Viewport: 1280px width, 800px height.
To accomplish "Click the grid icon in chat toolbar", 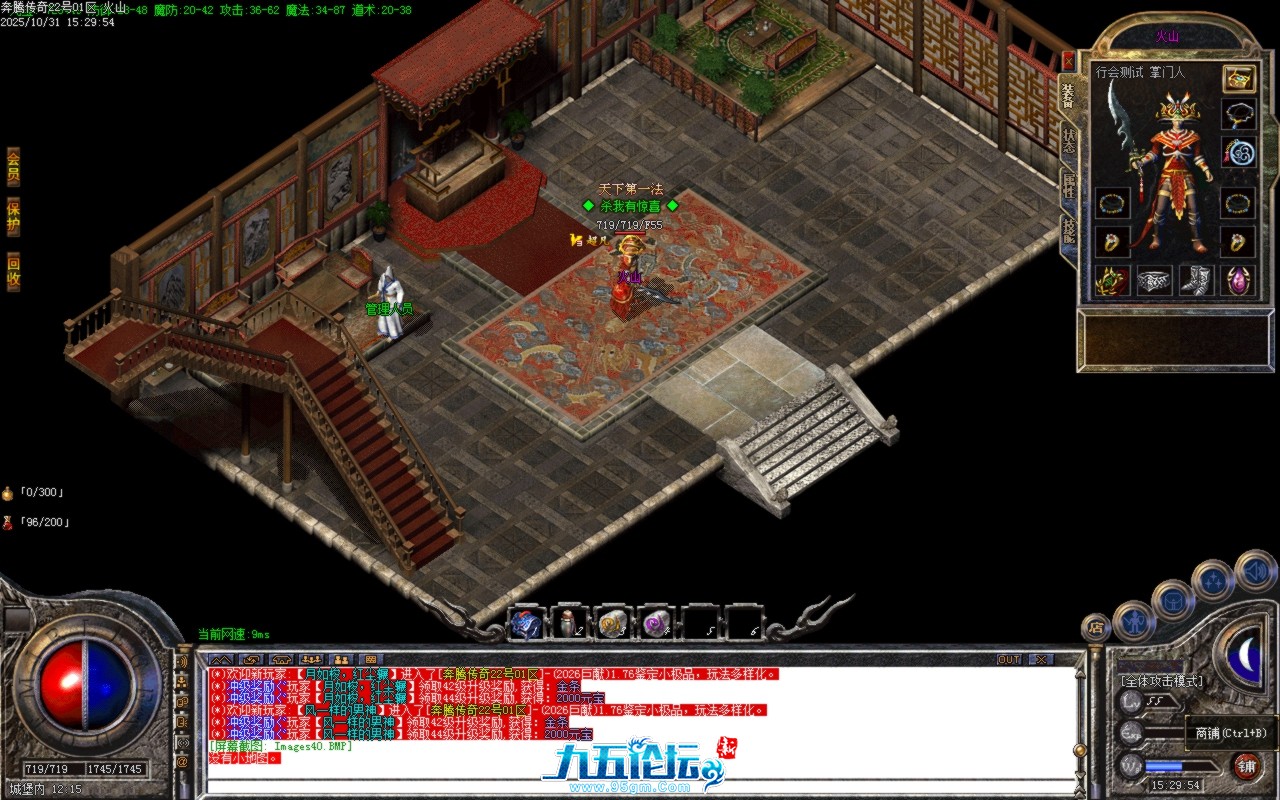I will pyautogui.click(x=372, y=660).
